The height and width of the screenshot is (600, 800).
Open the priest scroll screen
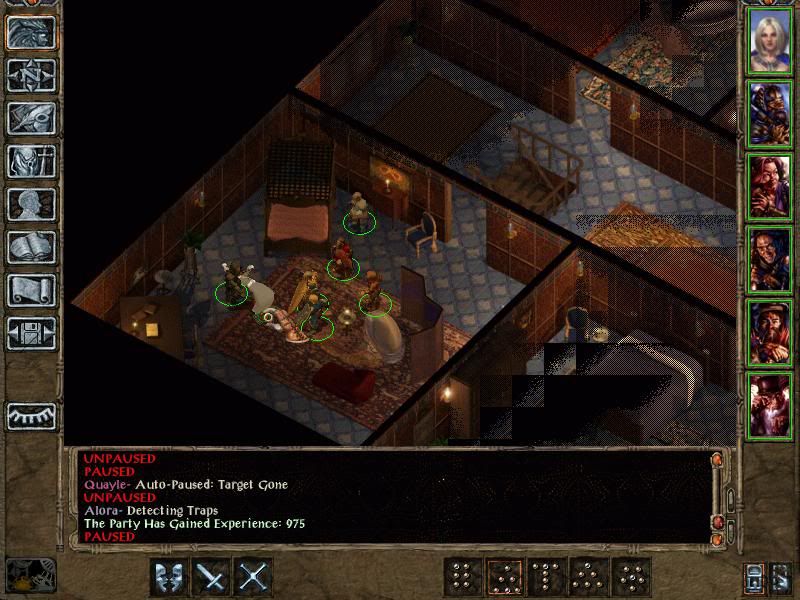click(x=31, y=290)
